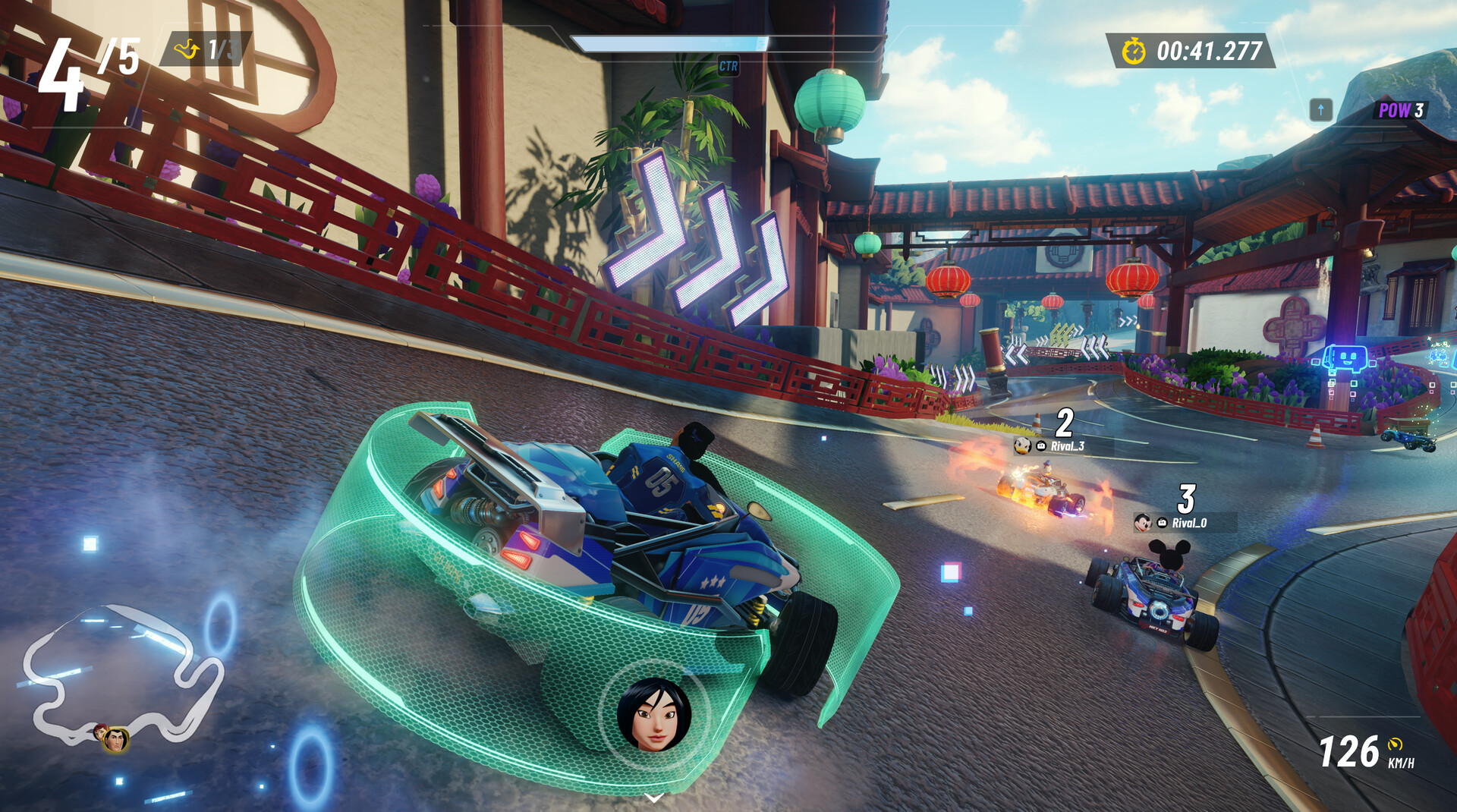Select the Rival_0 name tag

[x=1188, y=522]
